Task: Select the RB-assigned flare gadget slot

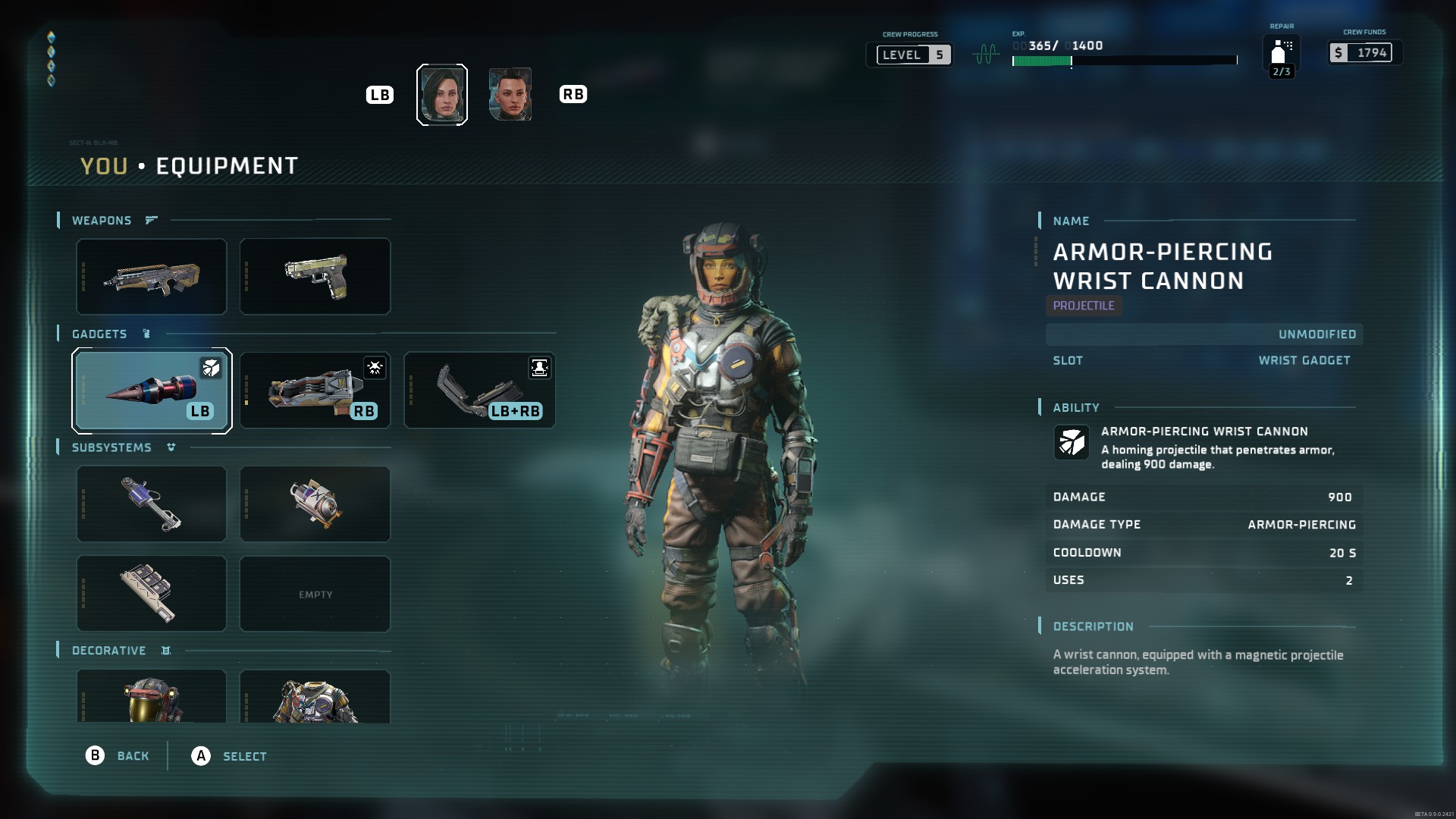Action: [x=315, y=391]
